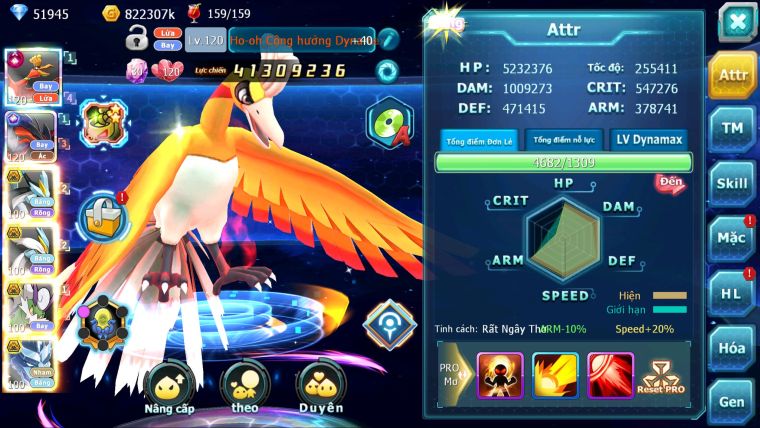Open the Skill tab

click(x=733, y=183)
